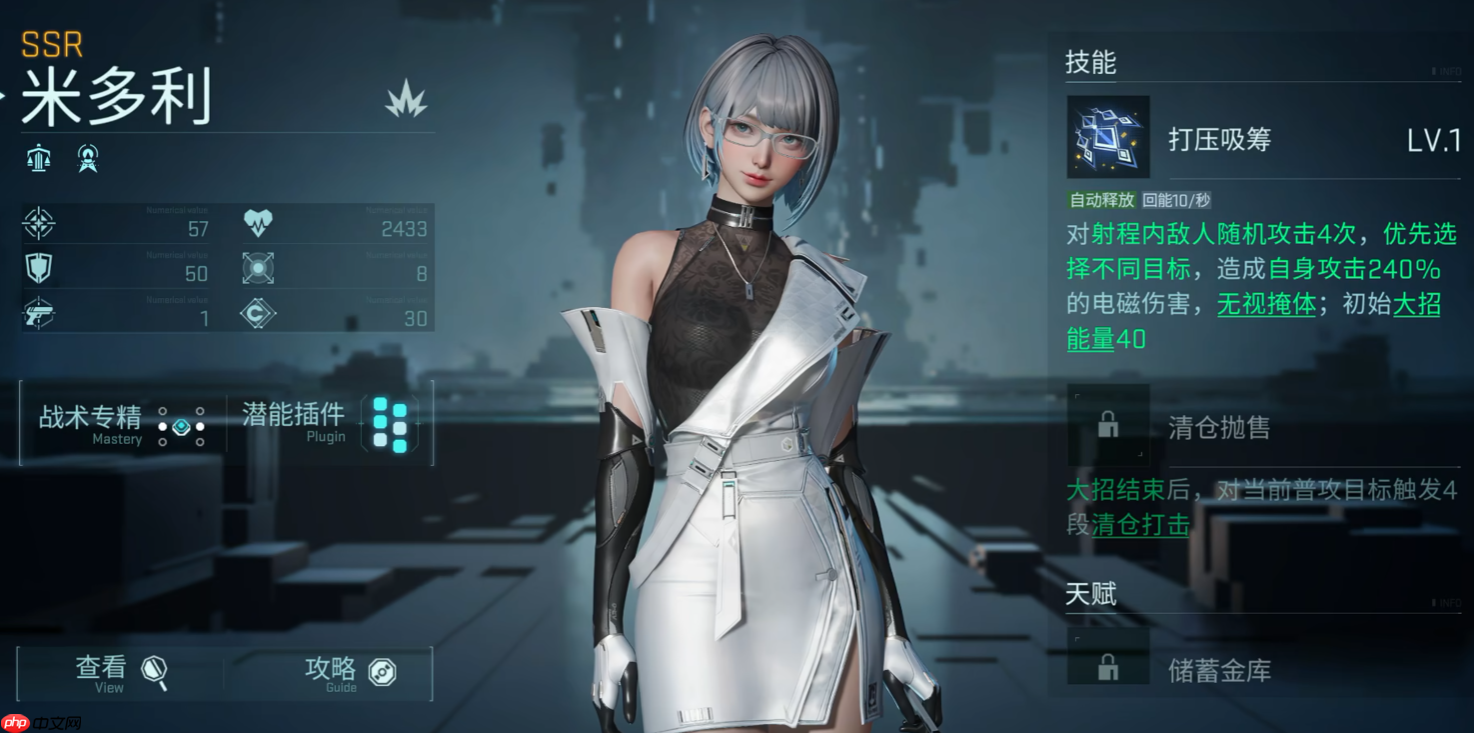Viewport: 1474px width, 733px height.
Task: Click the antenna emblem beside the scale icon
Action: point(88,158)
